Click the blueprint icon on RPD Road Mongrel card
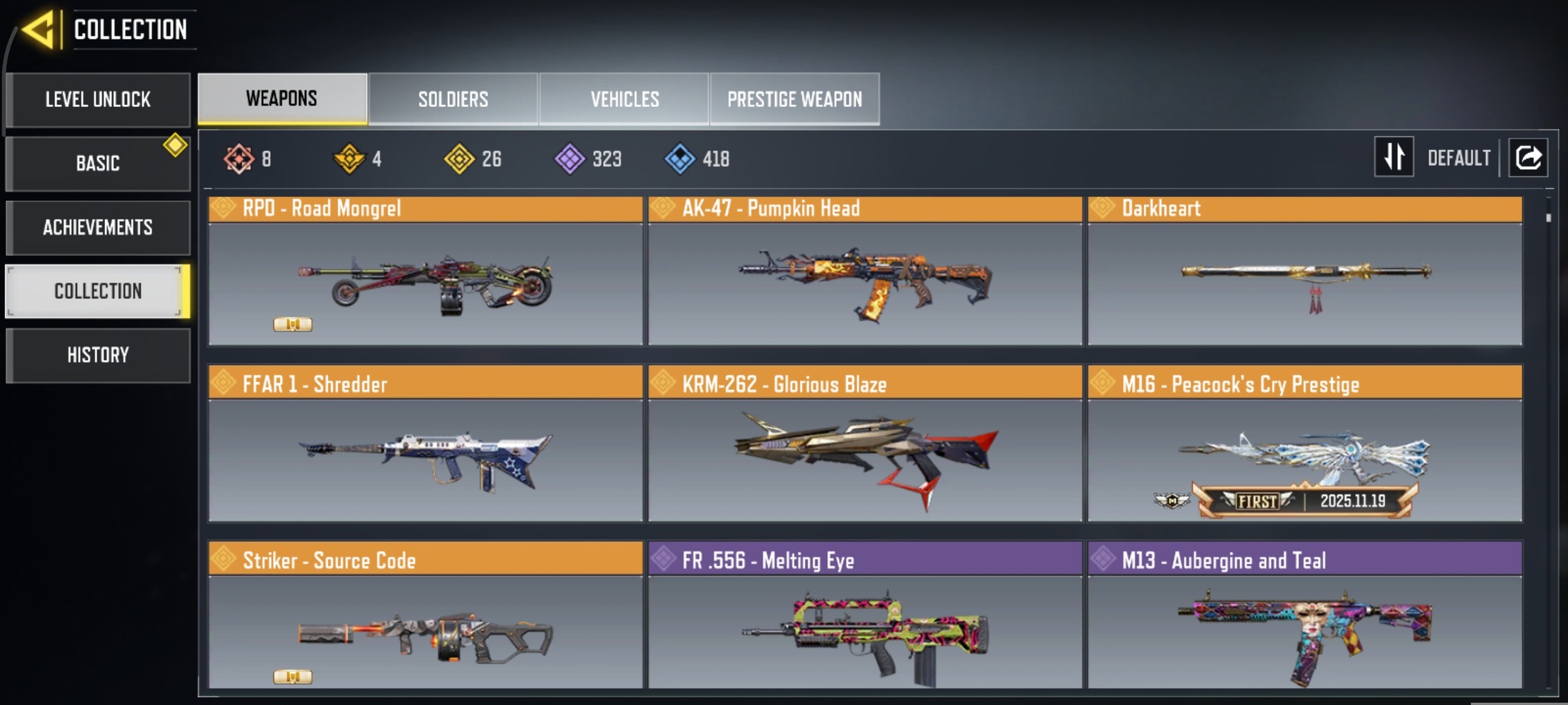Screen dimensions: 1568x705 point(294,324)
